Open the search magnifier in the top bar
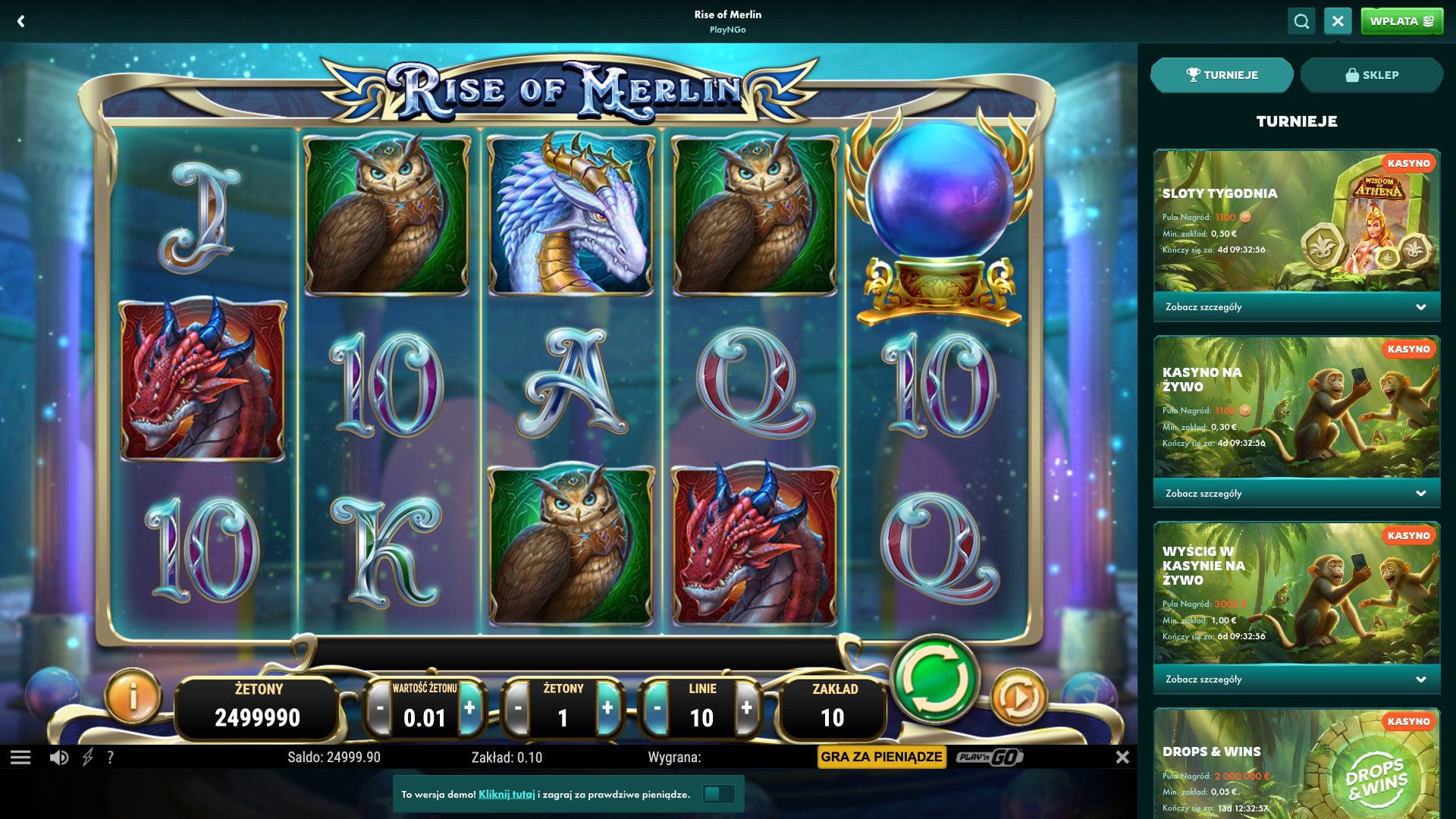 [x=1301, y=20]
